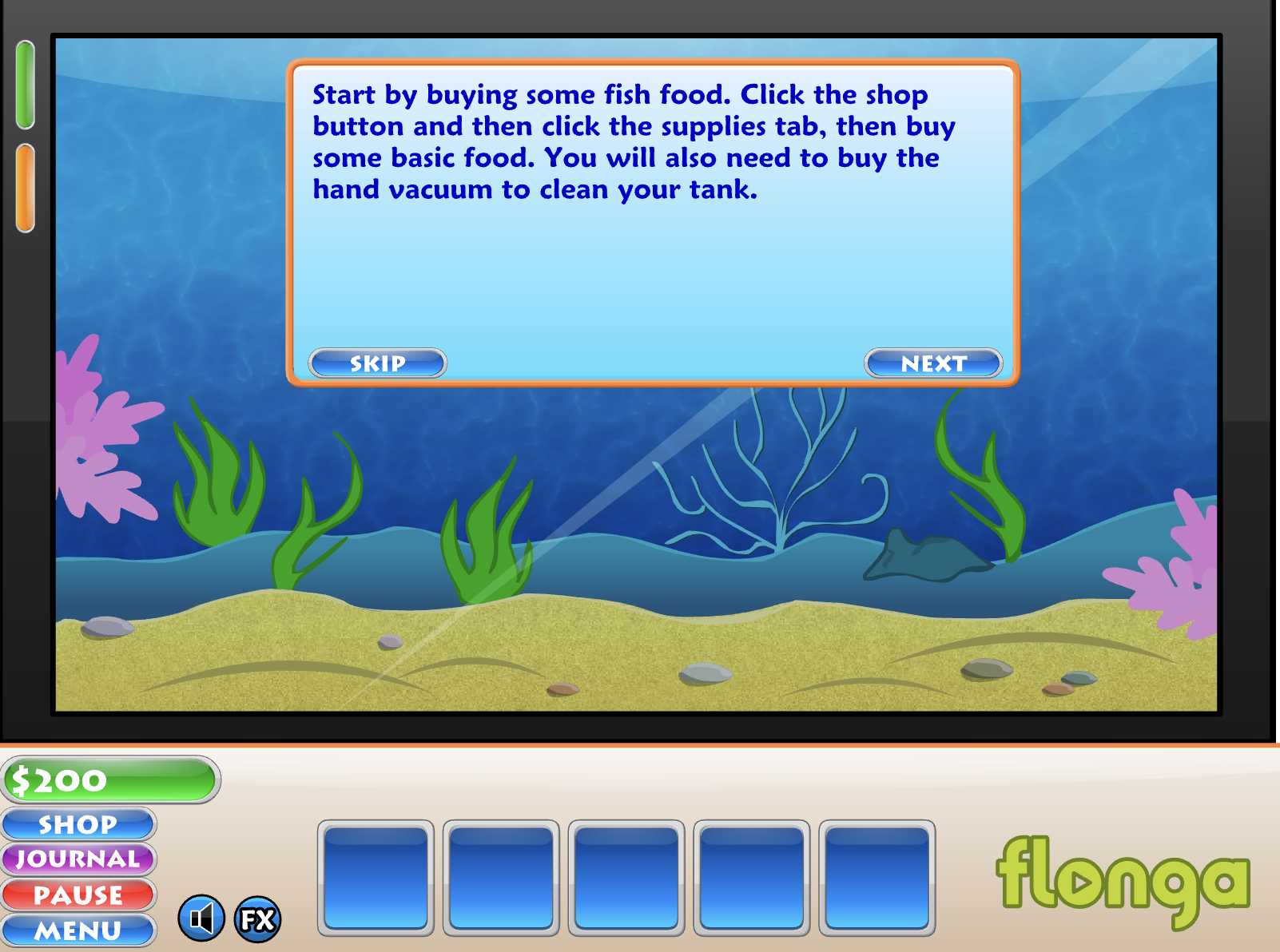The height and width of the screenshot is (952, 1280).
Task: Click the Flonga logo
Action: [x=1122, y=880]
